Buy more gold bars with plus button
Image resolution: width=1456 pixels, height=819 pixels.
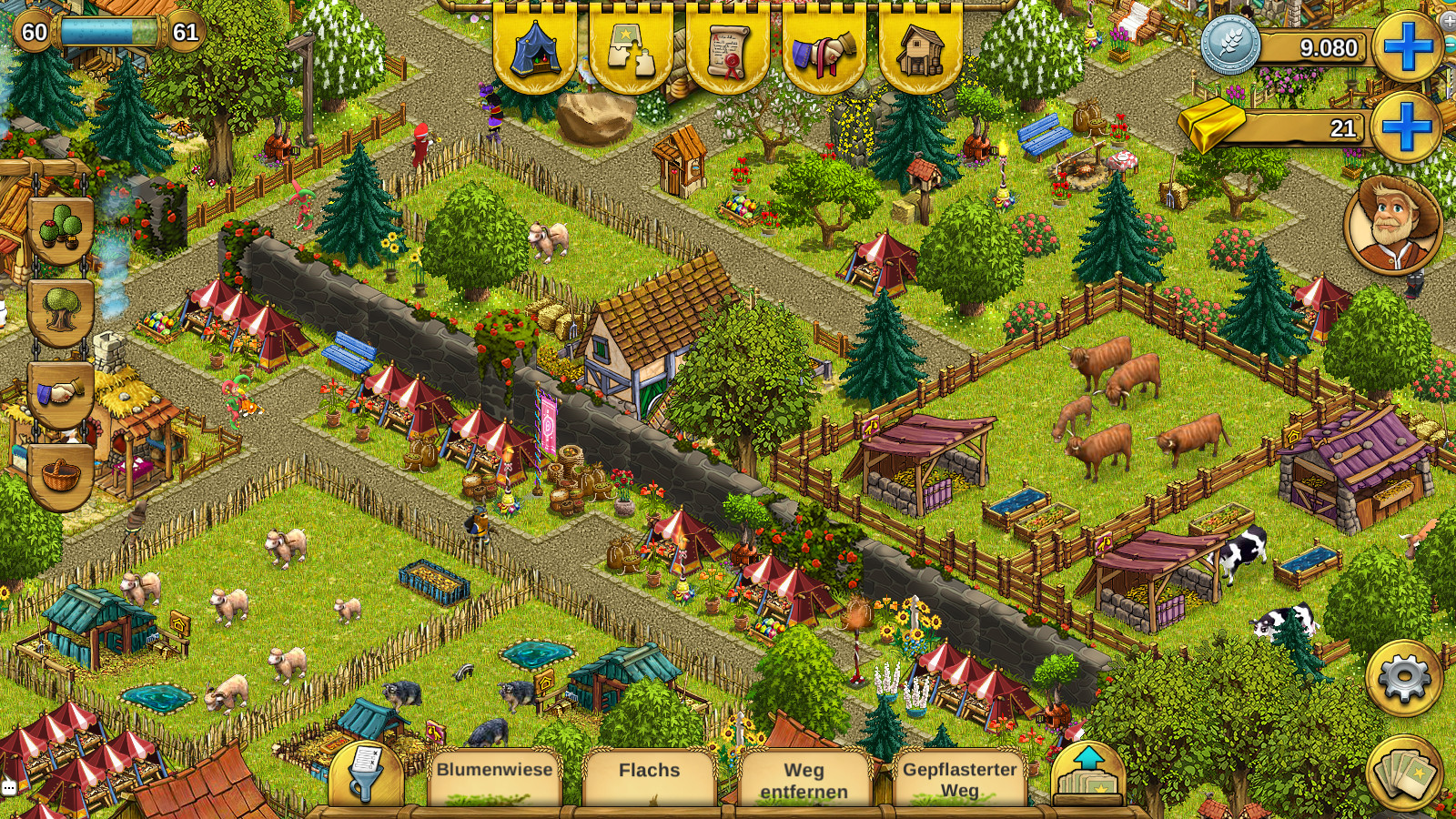[x=1407, y=126]
